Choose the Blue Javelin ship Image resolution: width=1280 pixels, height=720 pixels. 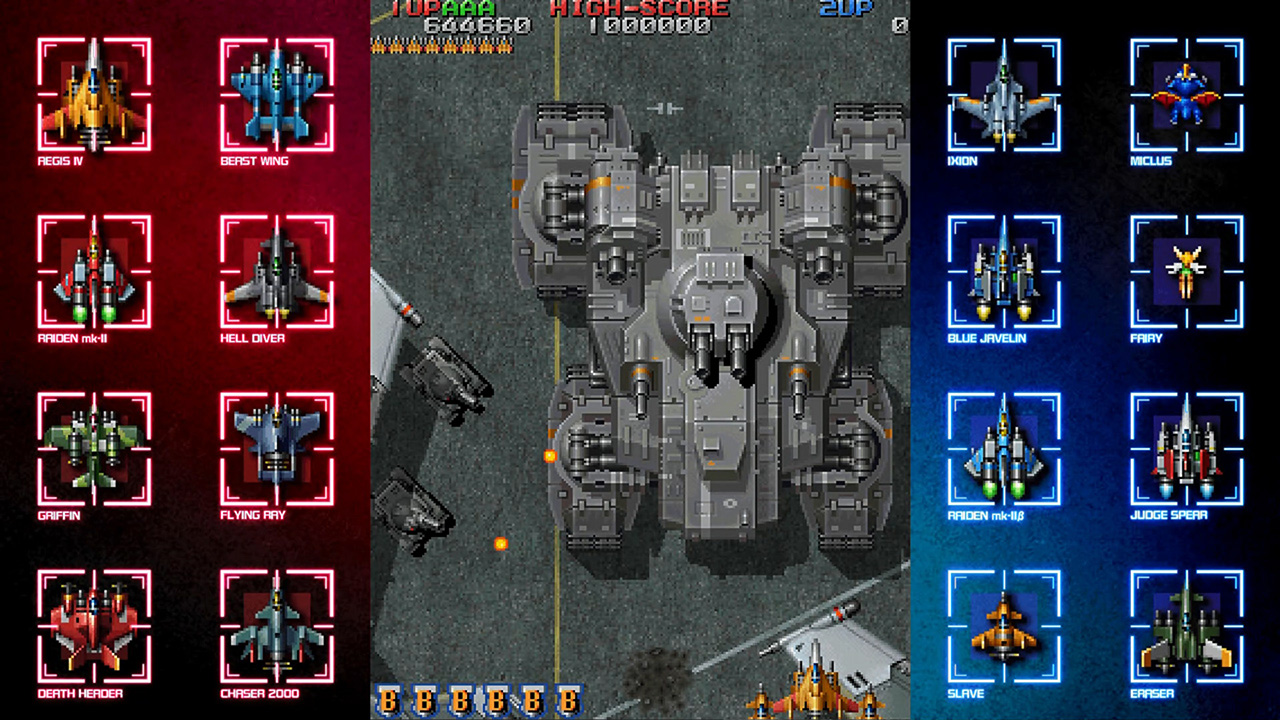(1004, 271)
